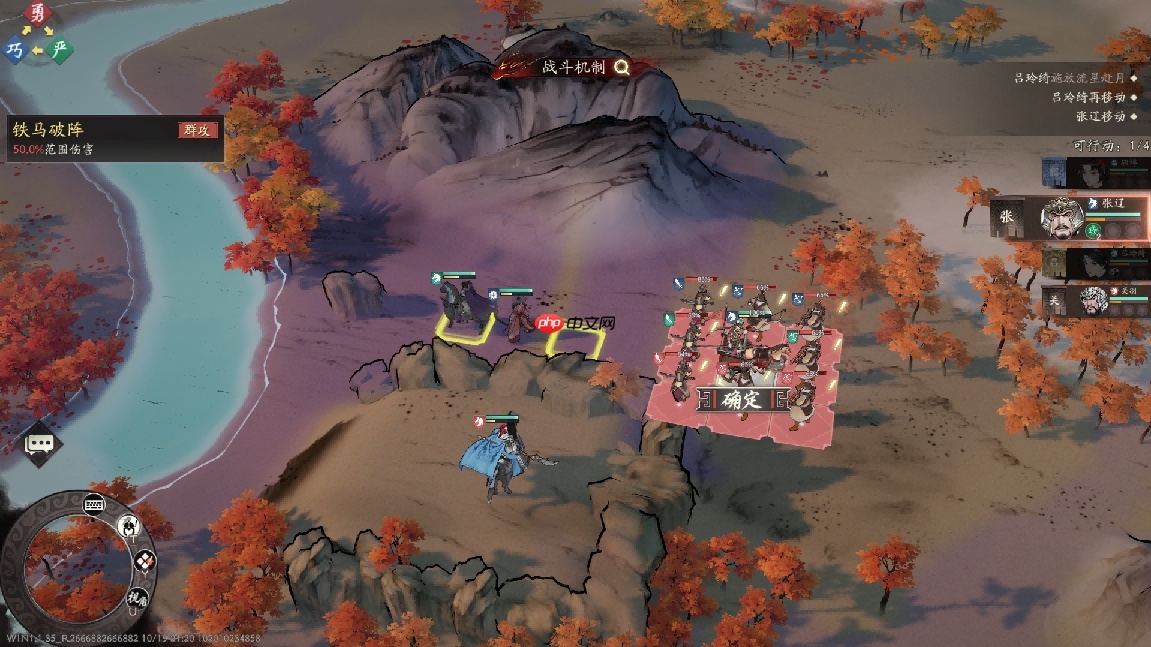
Task: Click the red 勇 attribute diamond
Action: pos(38,14)
